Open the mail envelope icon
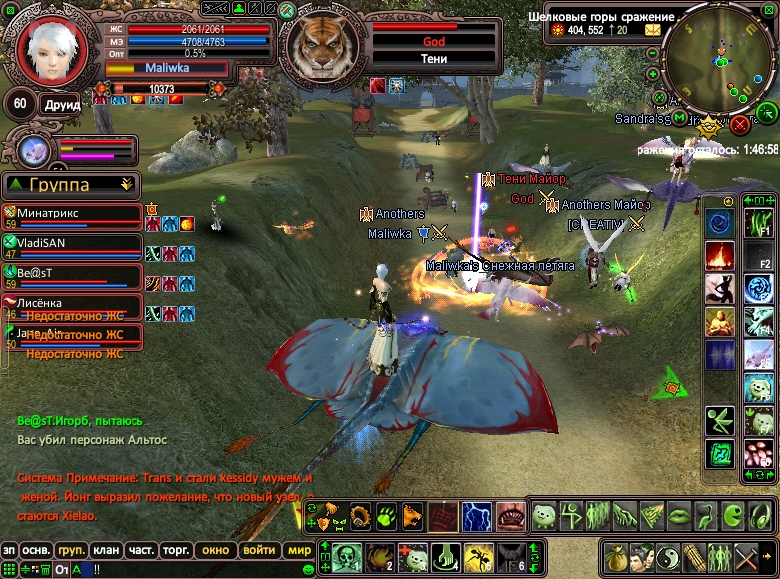 pyautogui.click(x=653, y=30)
